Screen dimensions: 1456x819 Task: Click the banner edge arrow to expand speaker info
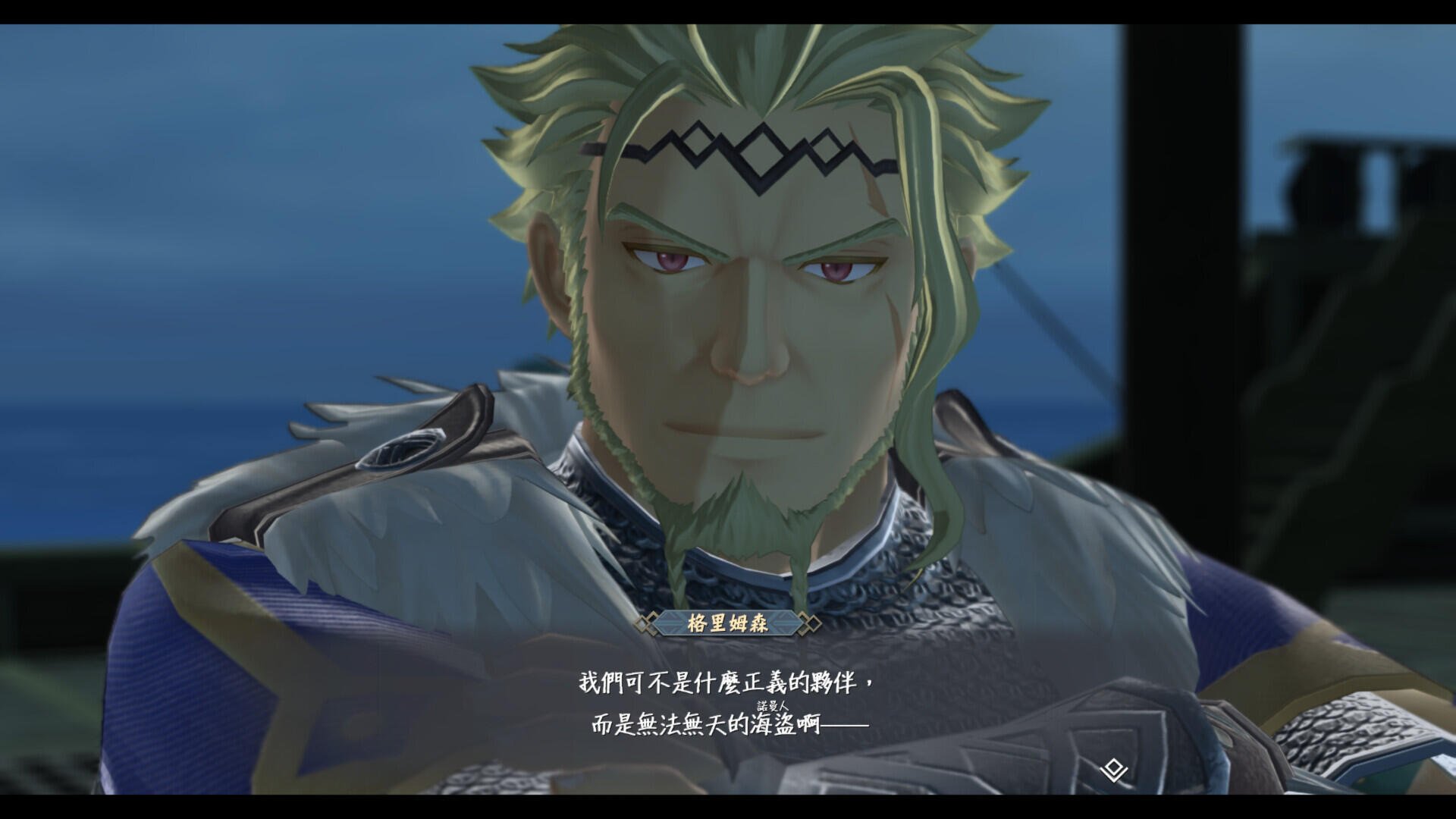coord(781,623)
